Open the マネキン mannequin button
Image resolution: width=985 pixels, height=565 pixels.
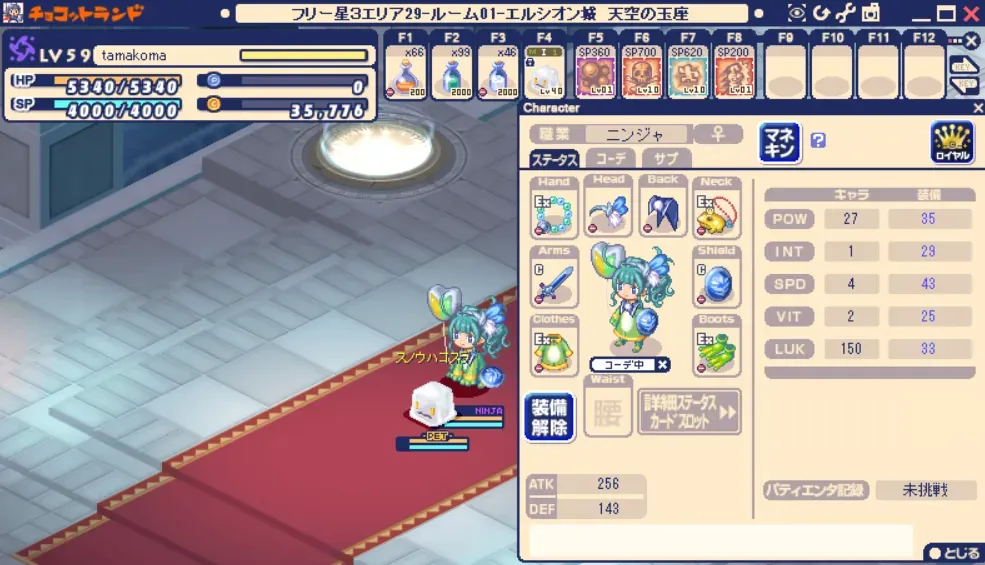780,143
